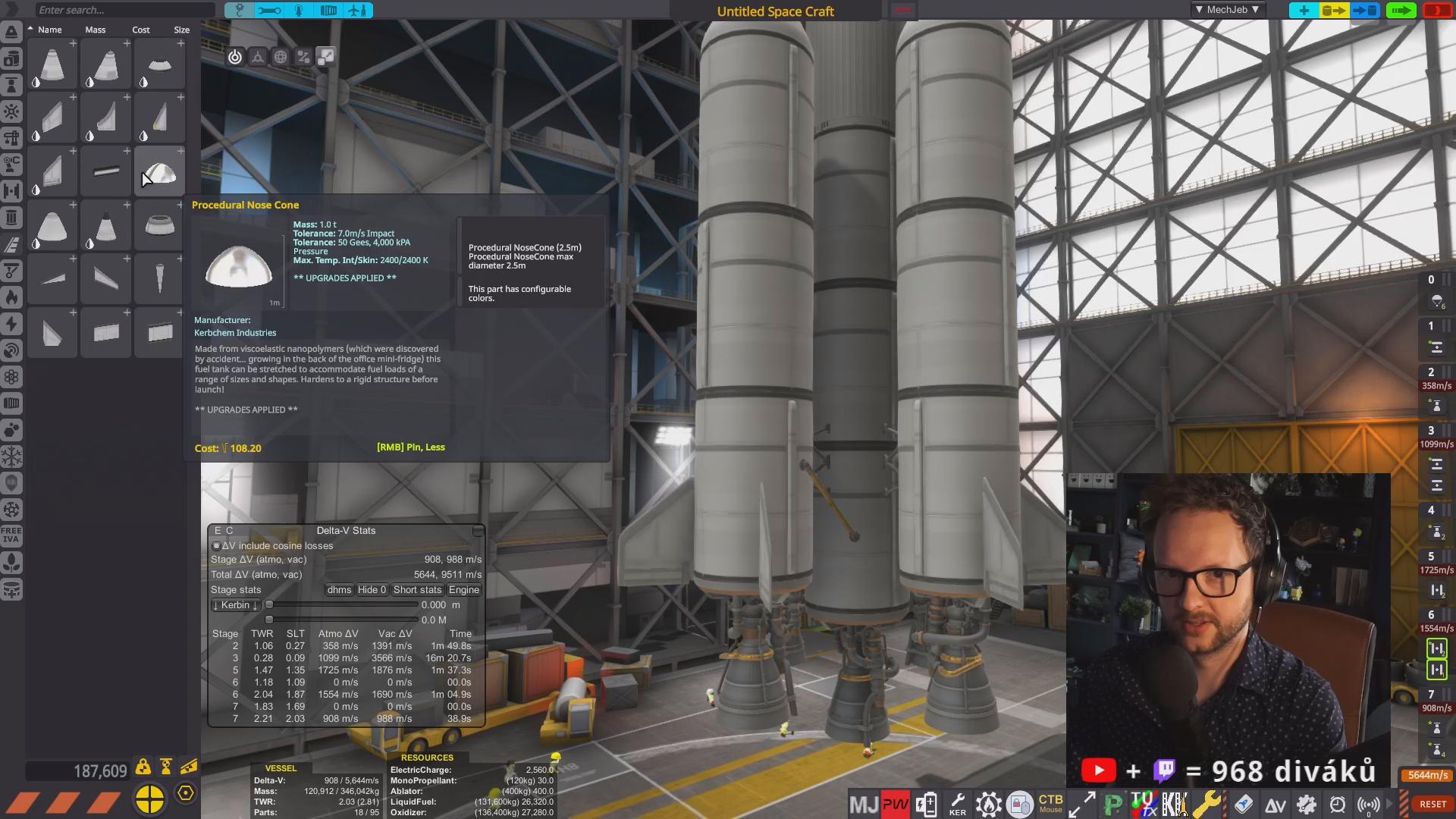
Task: Click the part search field
Action: point(121,10)
